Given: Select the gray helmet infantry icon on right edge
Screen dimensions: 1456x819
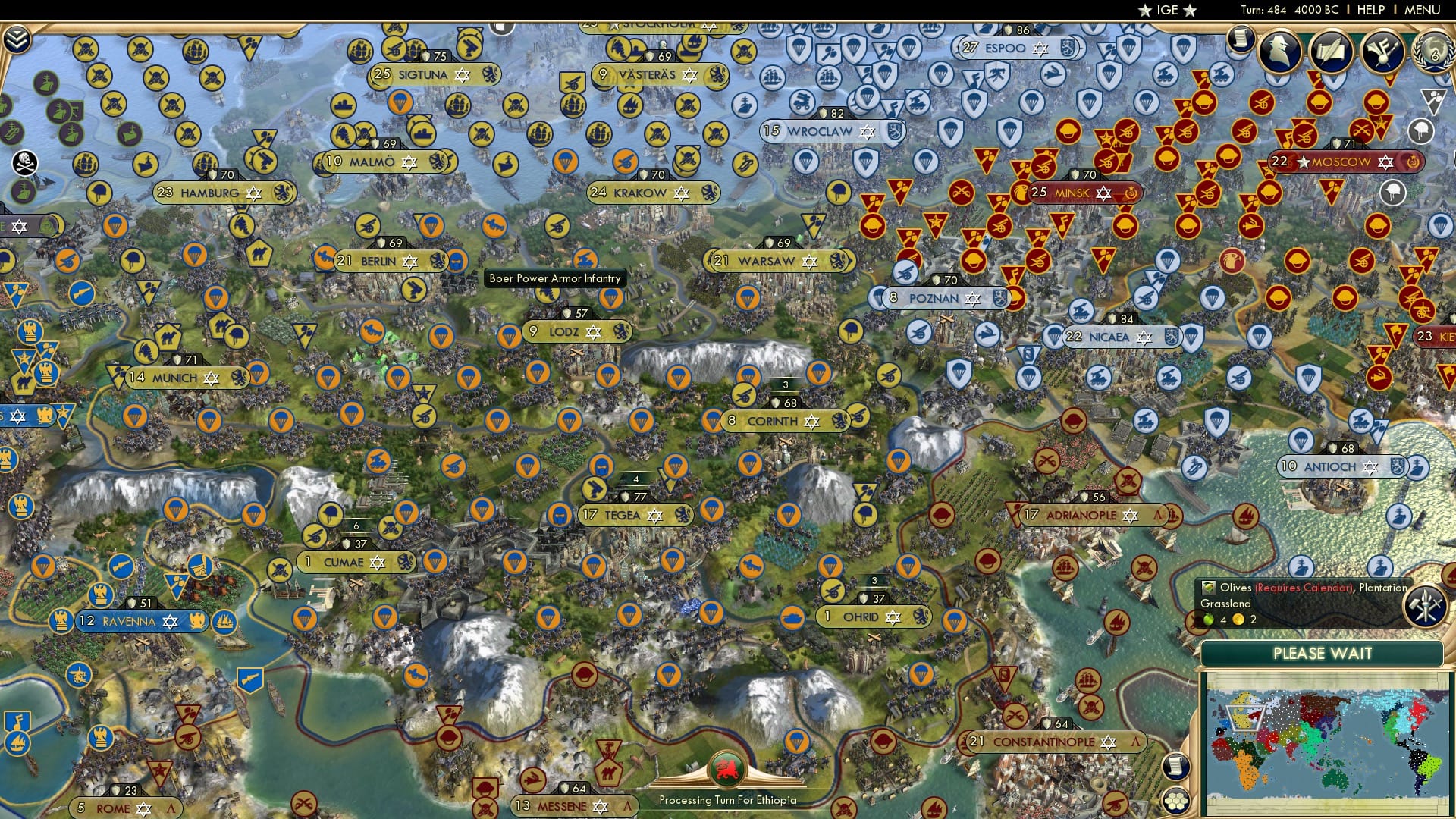Looking at the screenshot, I should click(1421, 130).
